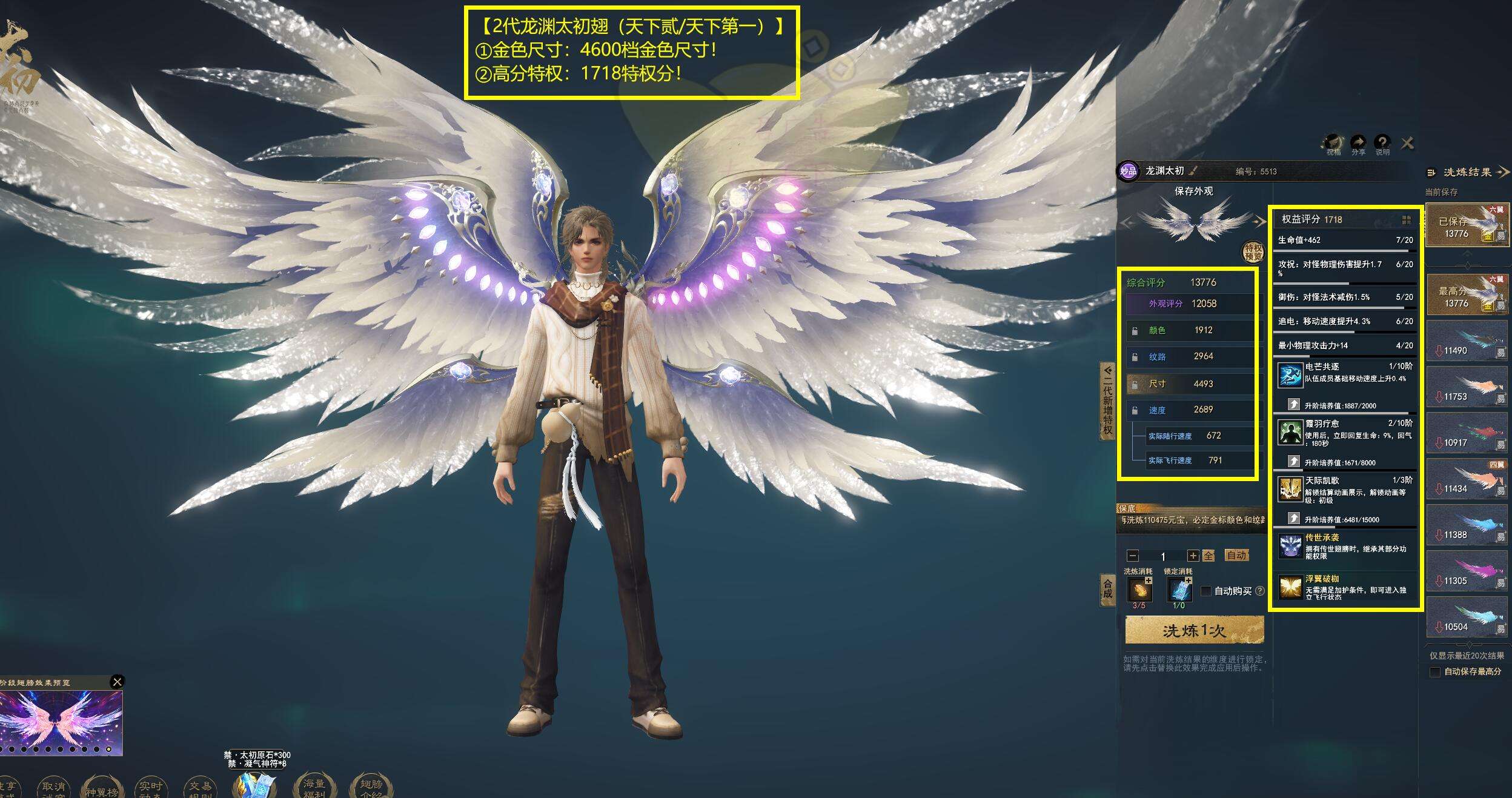Viewport: 1512px width, 798px height.
Task: Decrease refine count with the minus button
Action: (x=1133, y=556)
